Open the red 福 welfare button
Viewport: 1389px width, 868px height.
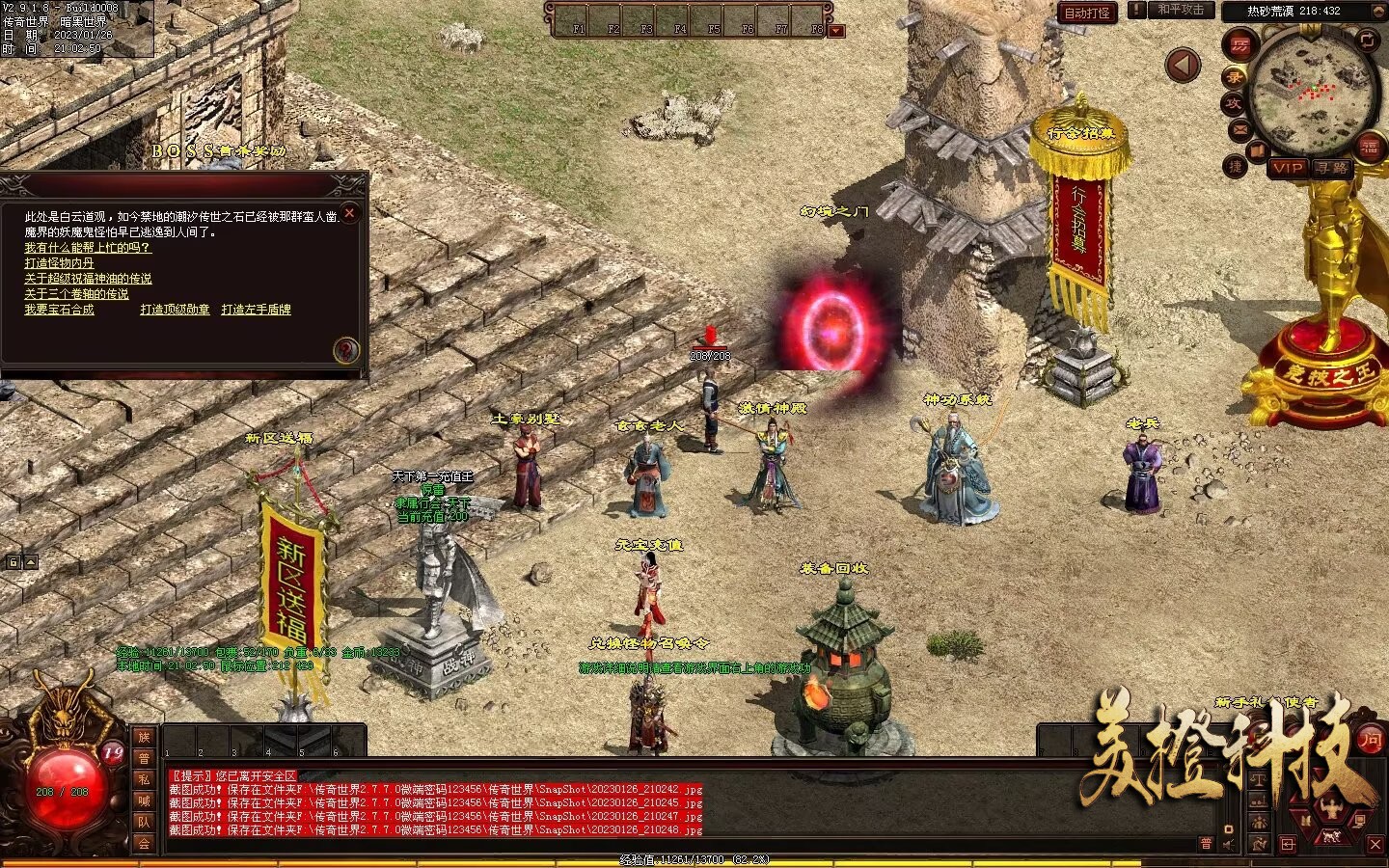tap(1369, 147)
